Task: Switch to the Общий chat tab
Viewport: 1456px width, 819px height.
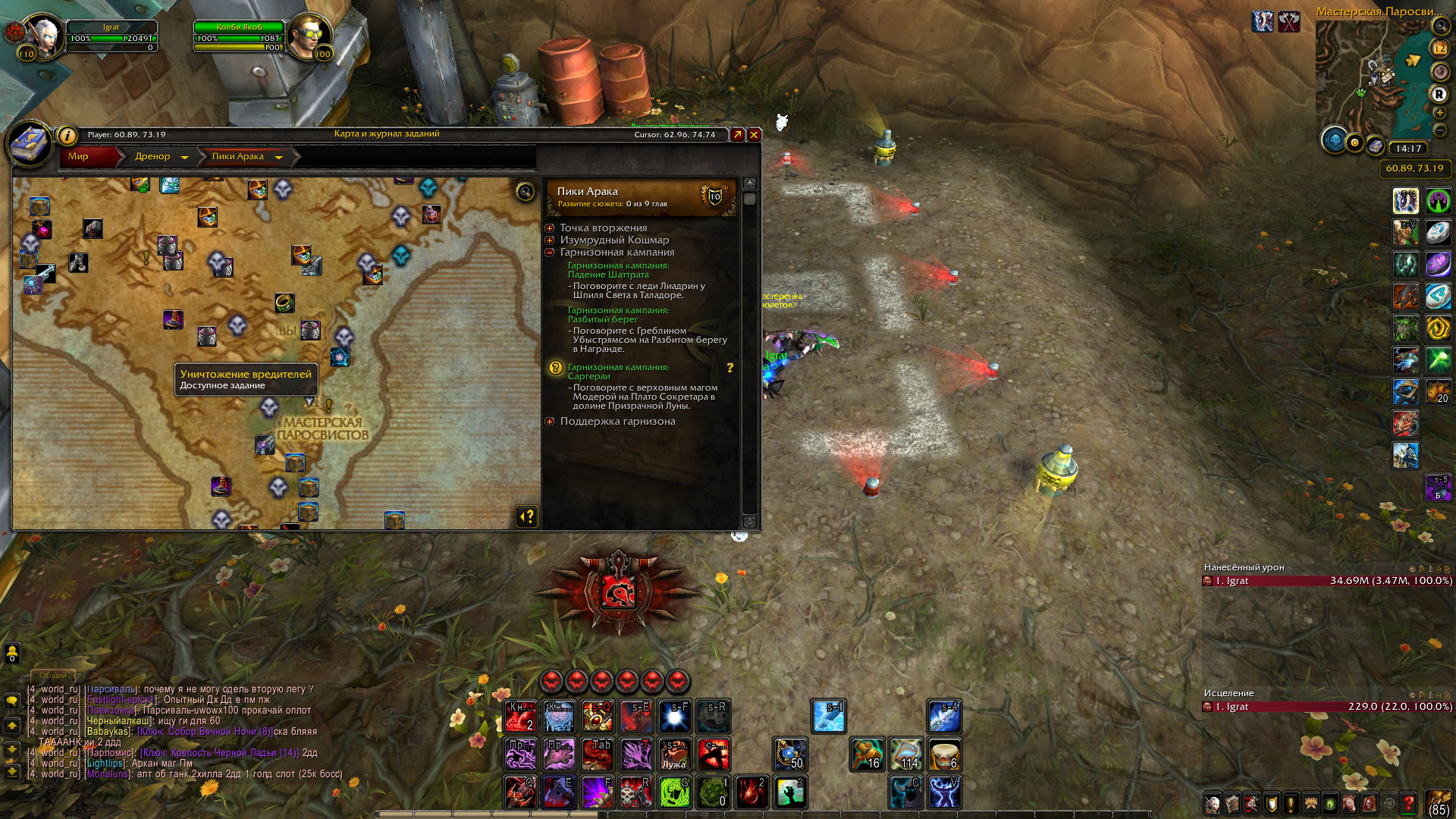Action: [53, 675]
